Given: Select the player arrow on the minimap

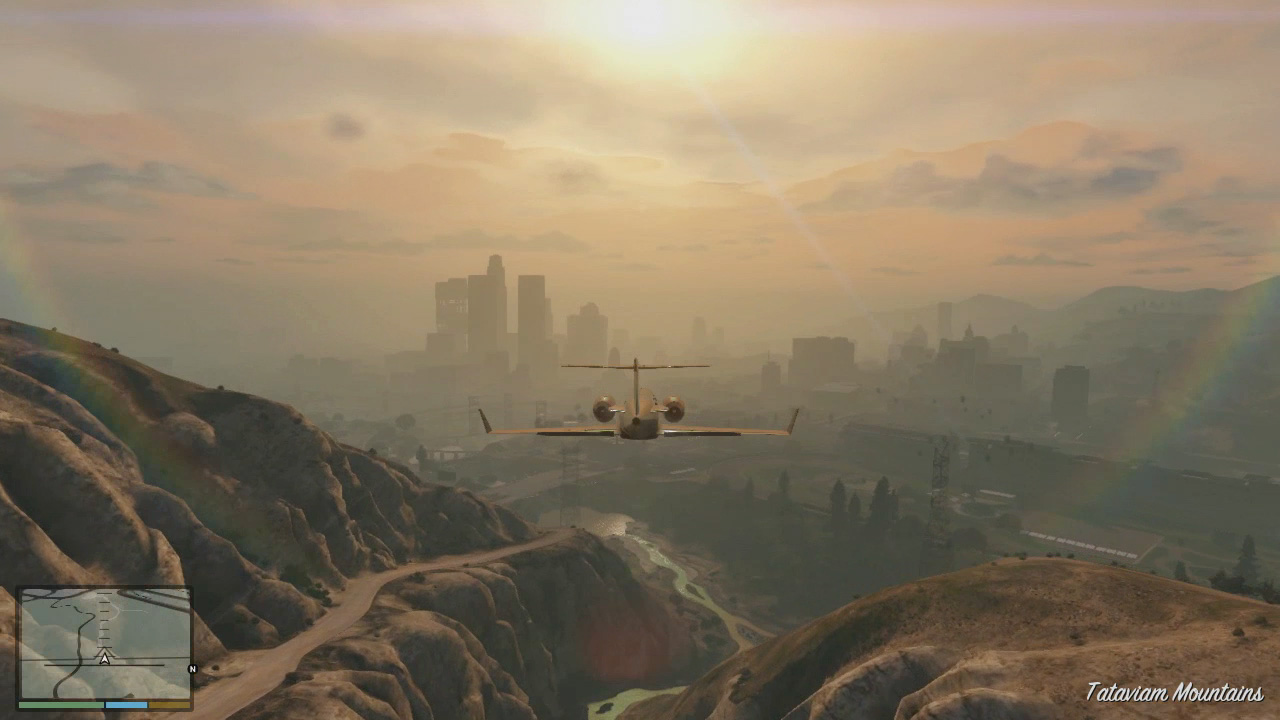Looking at the screenshot, I should pos(104,658).
